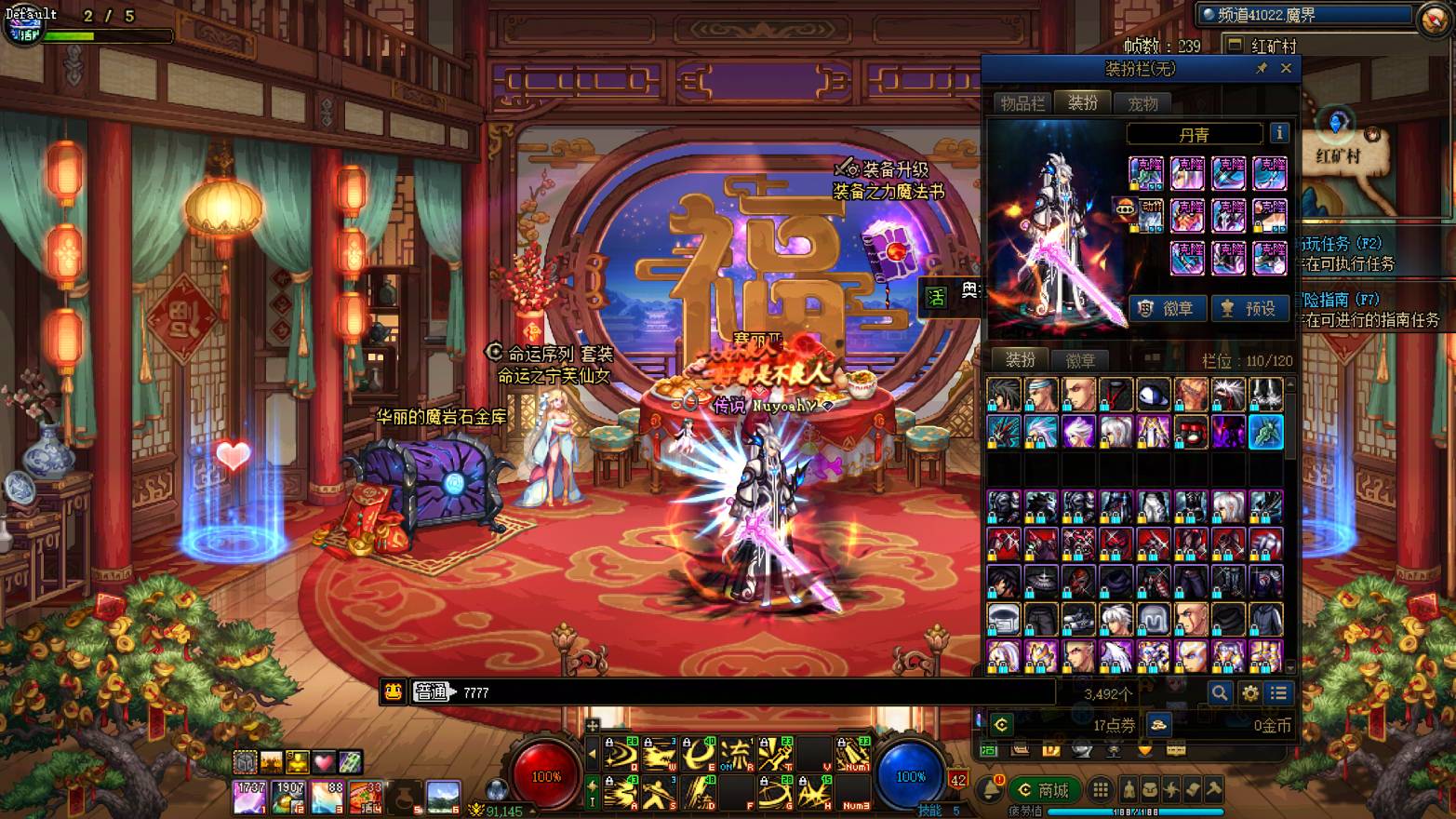Use the consumable with 1737 count in quickslot 1
This screenshot has width=1456, height=819.
[249, 798]
